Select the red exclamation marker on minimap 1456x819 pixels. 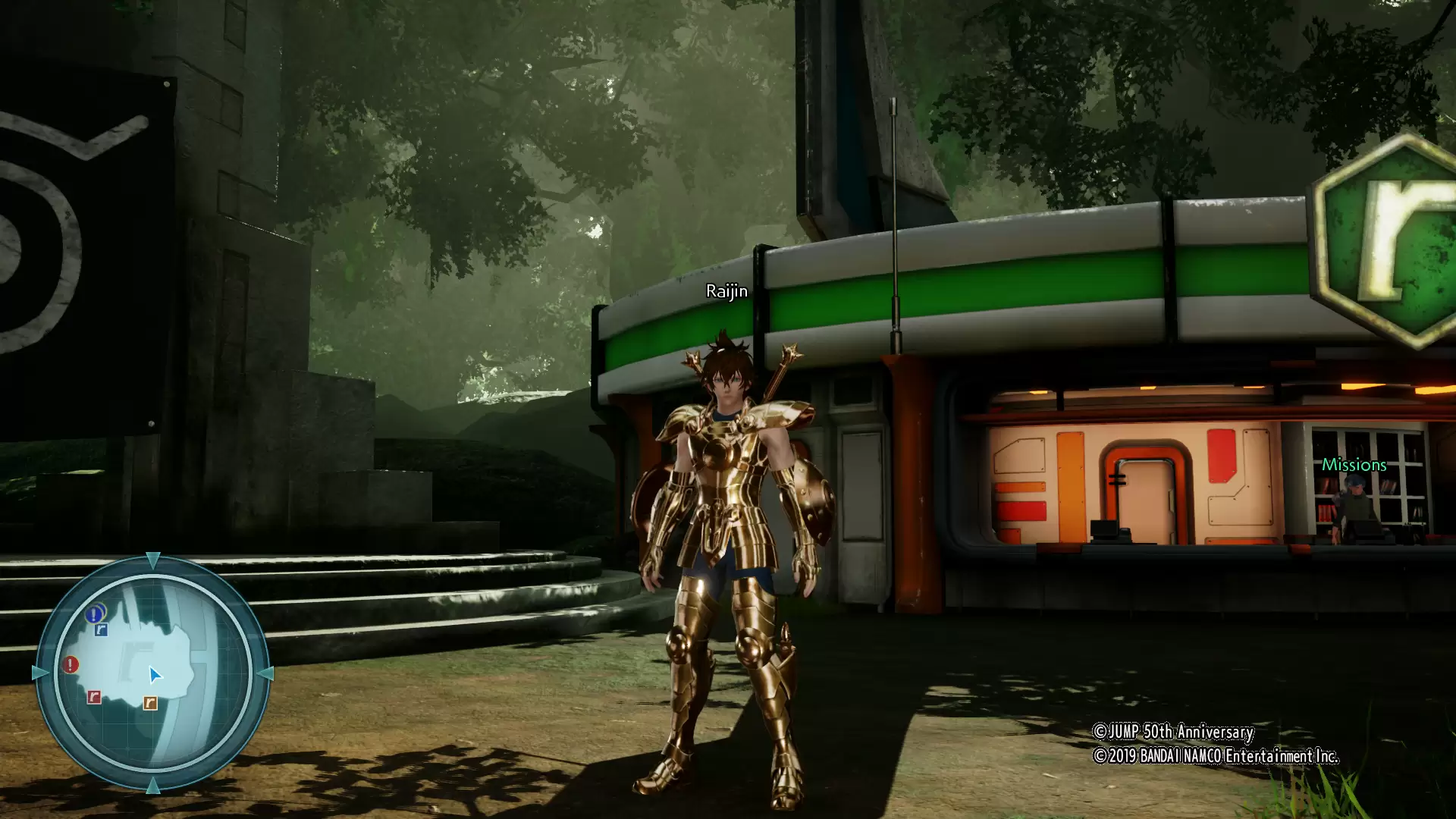(x=71, y=665)
